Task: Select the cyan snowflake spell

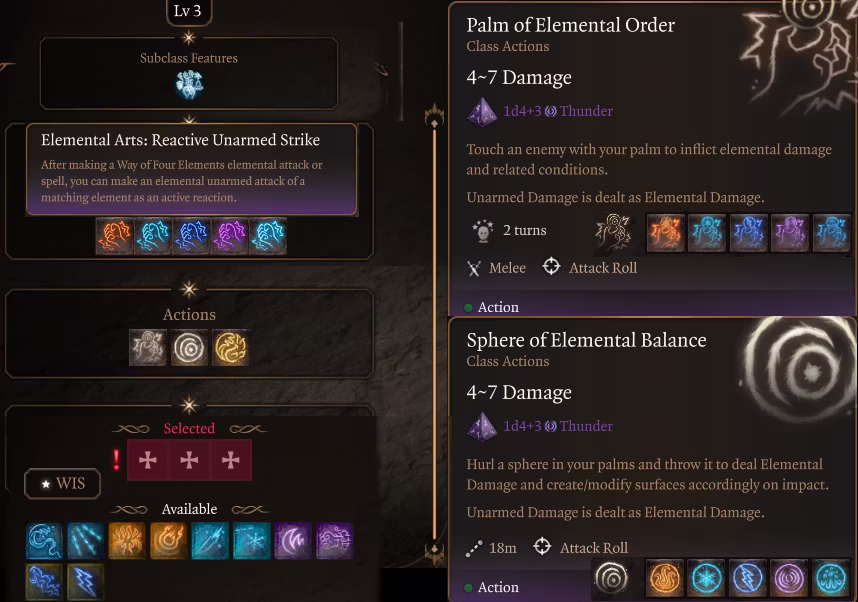Action: click(251, 541)
